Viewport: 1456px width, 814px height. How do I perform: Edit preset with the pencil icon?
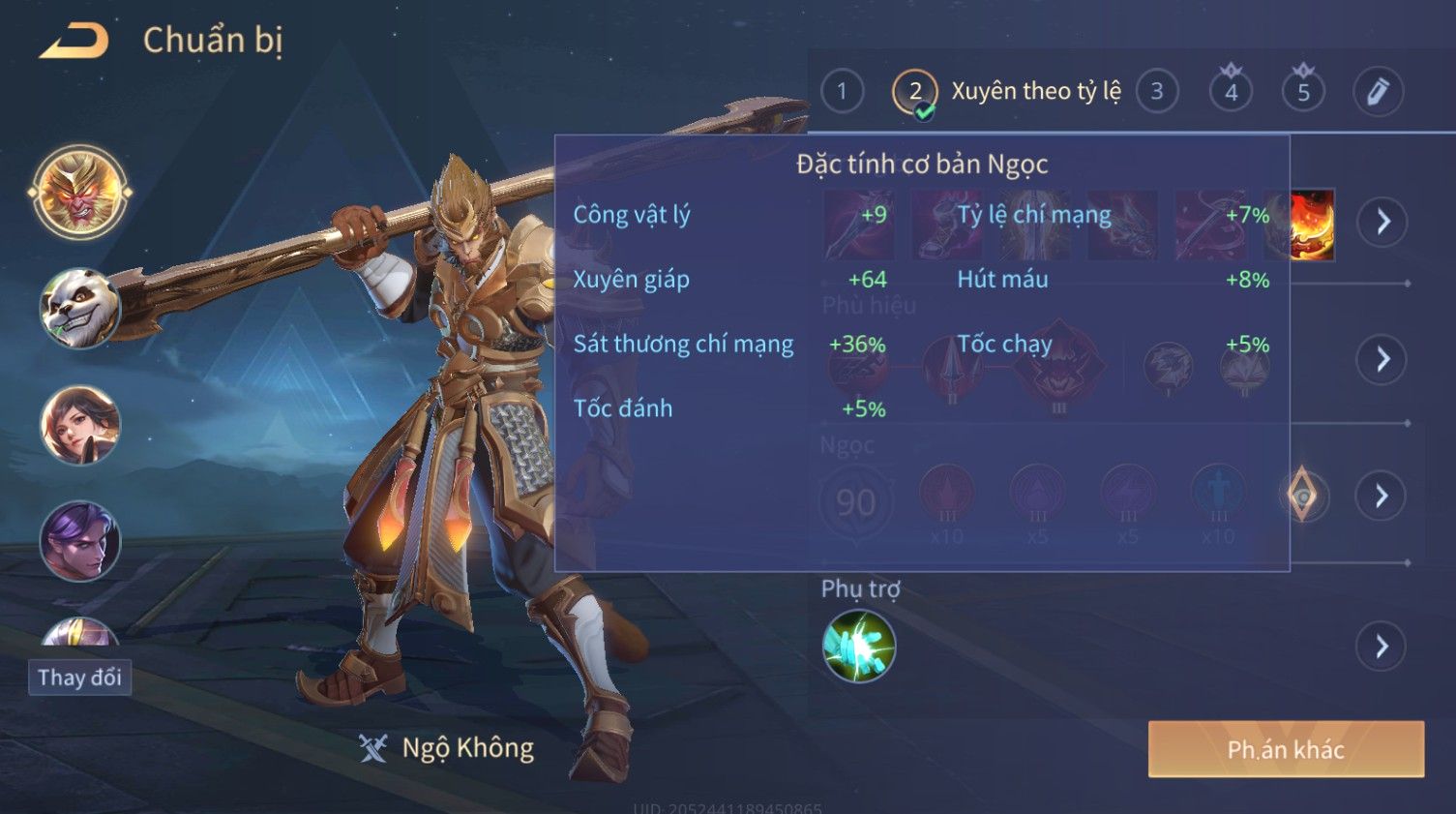tap(1377, 92)
